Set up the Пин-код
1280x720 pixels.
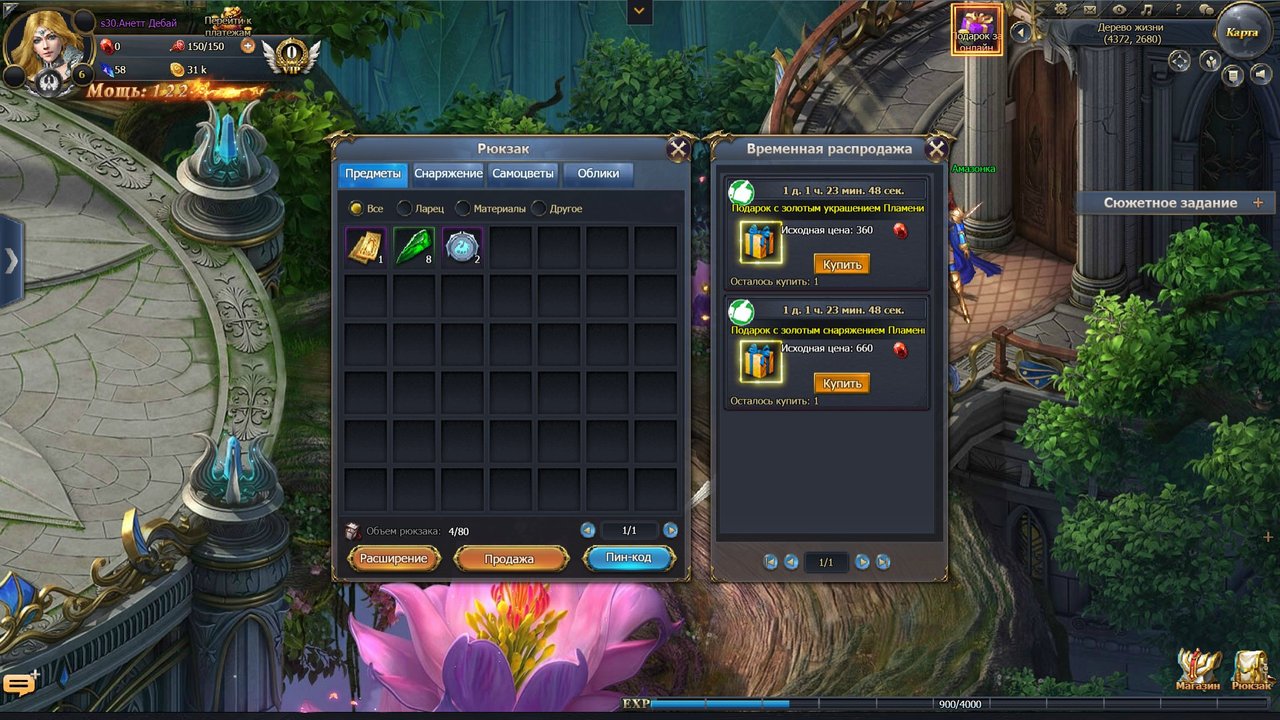628,558
